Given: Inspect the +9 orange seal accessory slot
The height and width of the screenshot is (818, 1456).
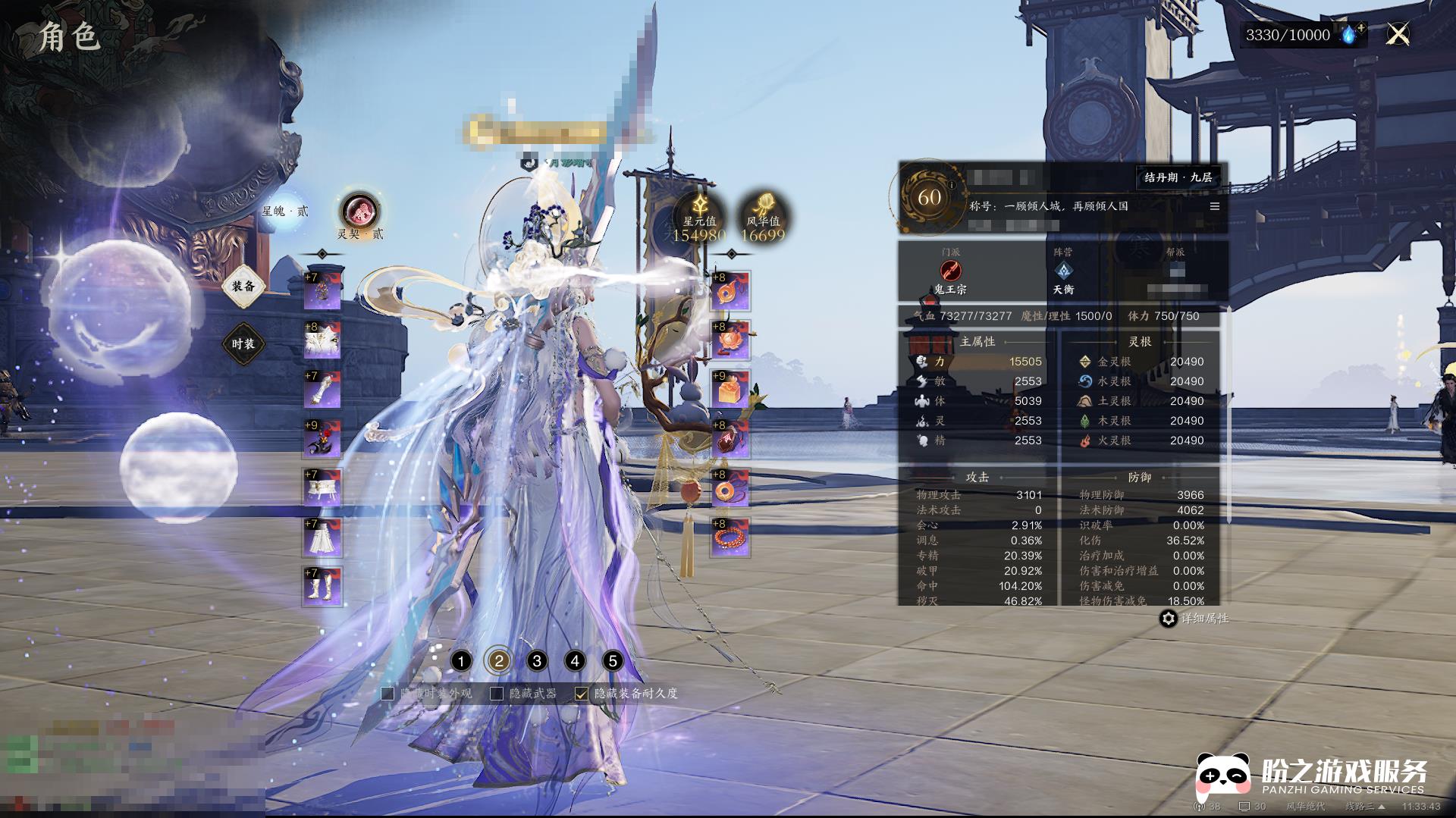Looking at the screenshot, I should (x=730, y=390).
